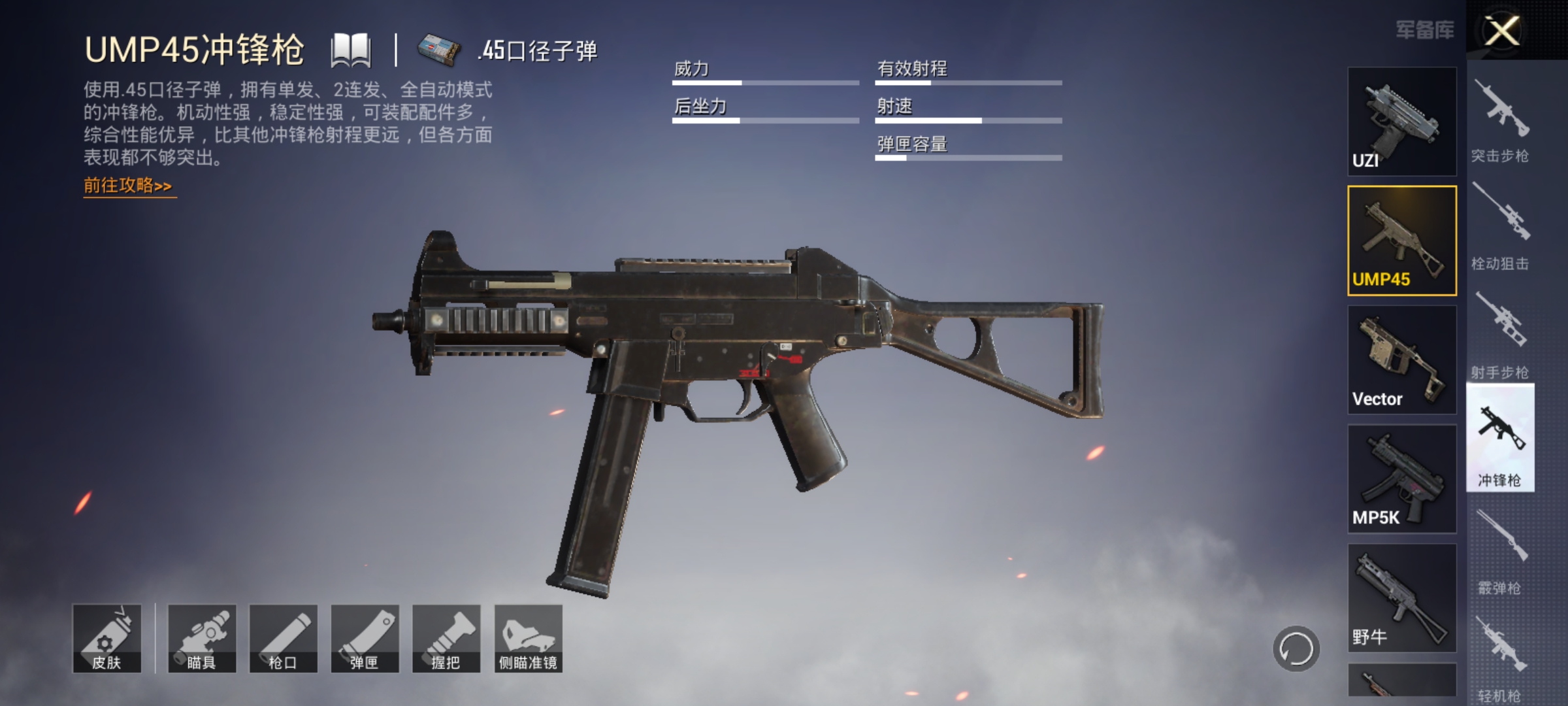Select the .45口径子弹 ammo icon
The width and height of the screenshot is (1568, 706).
[x=439, y=51]
